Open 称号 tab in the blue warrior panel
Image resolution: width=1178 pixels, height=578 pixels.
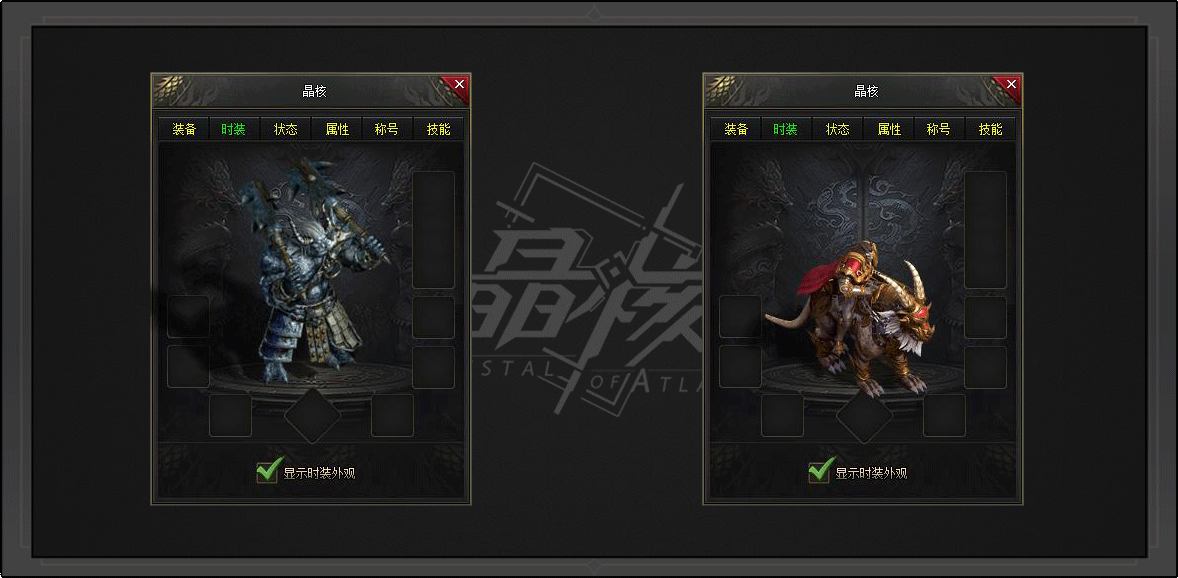coord(386,130)
